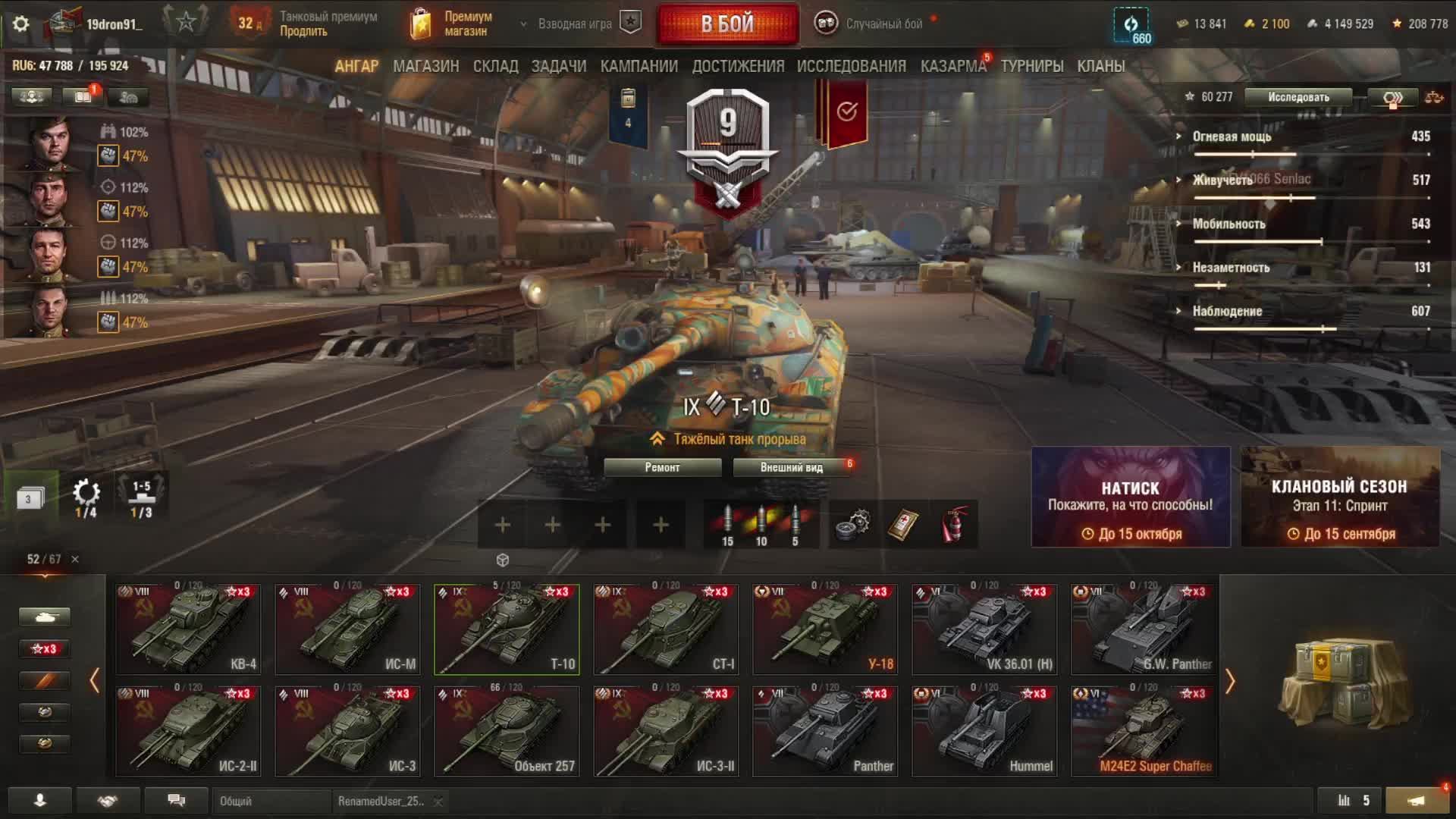Click the Исследовать button

click(1298, 97)
